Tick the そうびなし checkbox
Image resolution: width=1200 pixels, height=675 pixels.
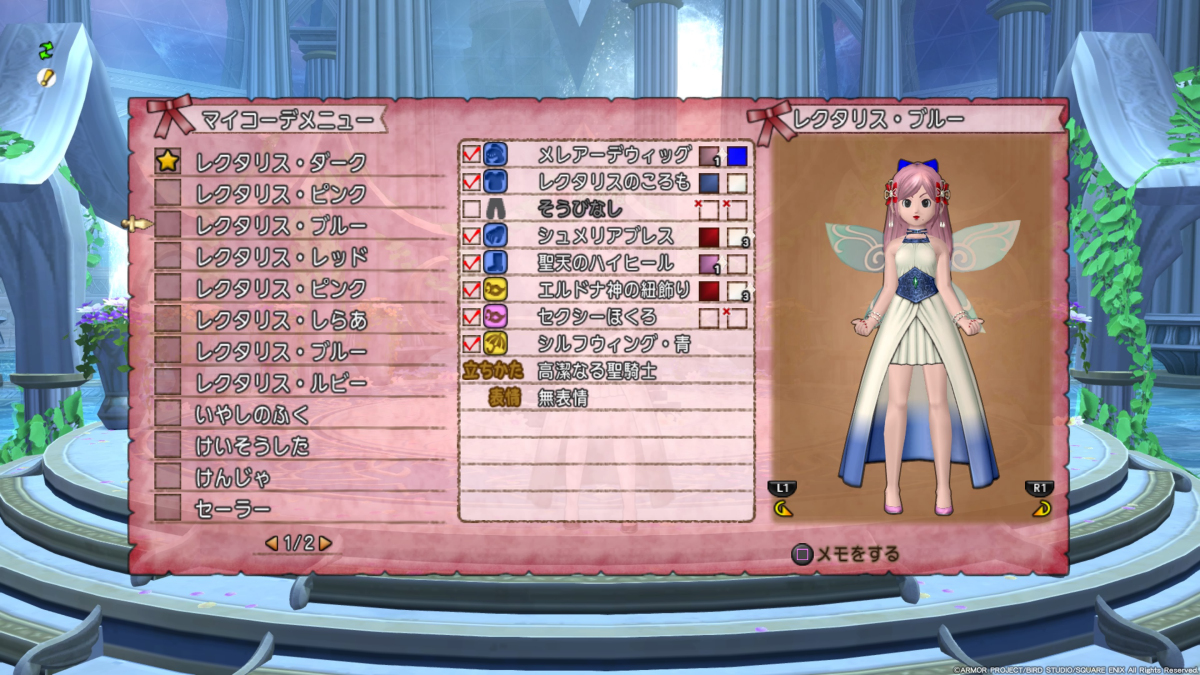[x=472, y=209]
